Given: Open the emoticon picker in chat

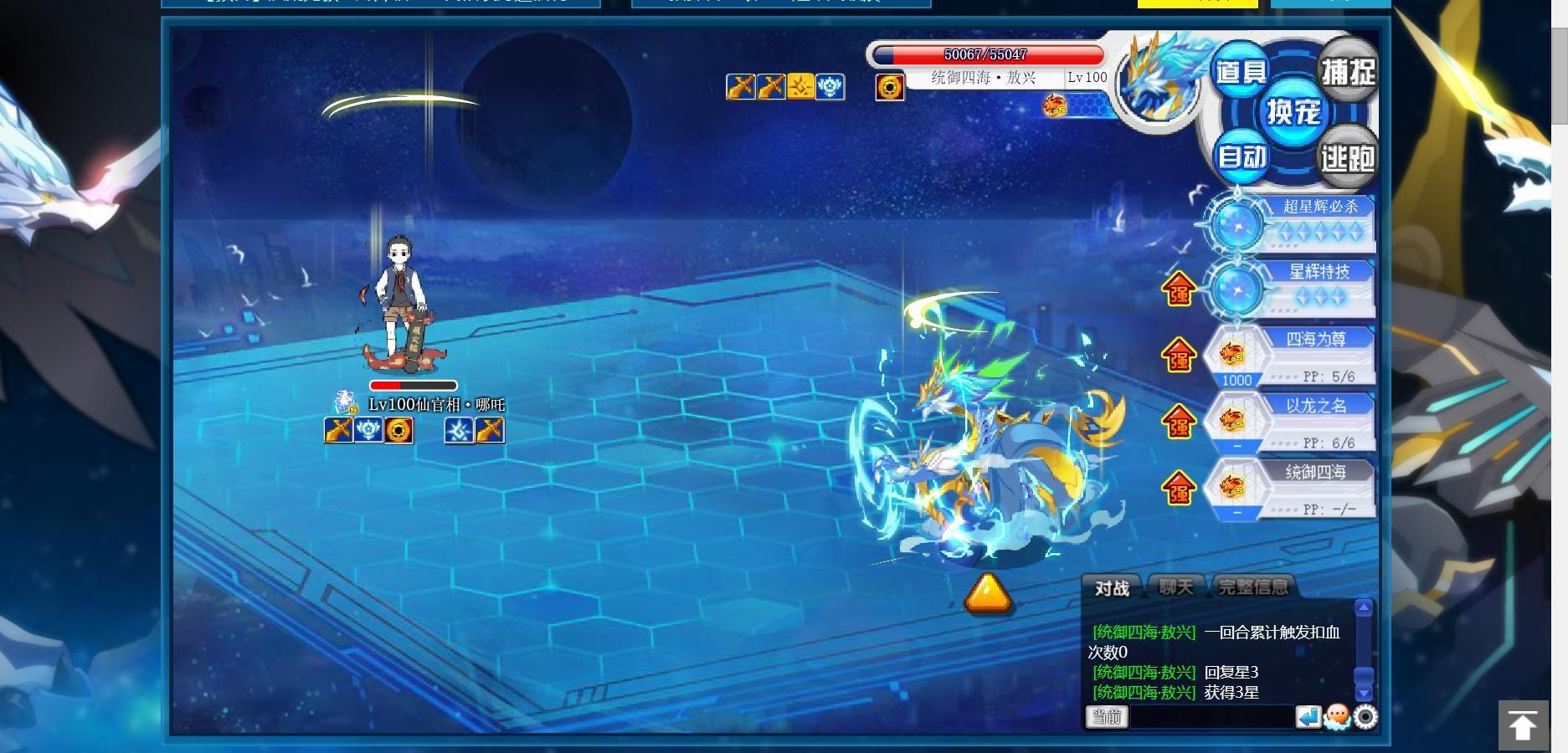Looking at the screenshot, I should [x=1337, y=717].
